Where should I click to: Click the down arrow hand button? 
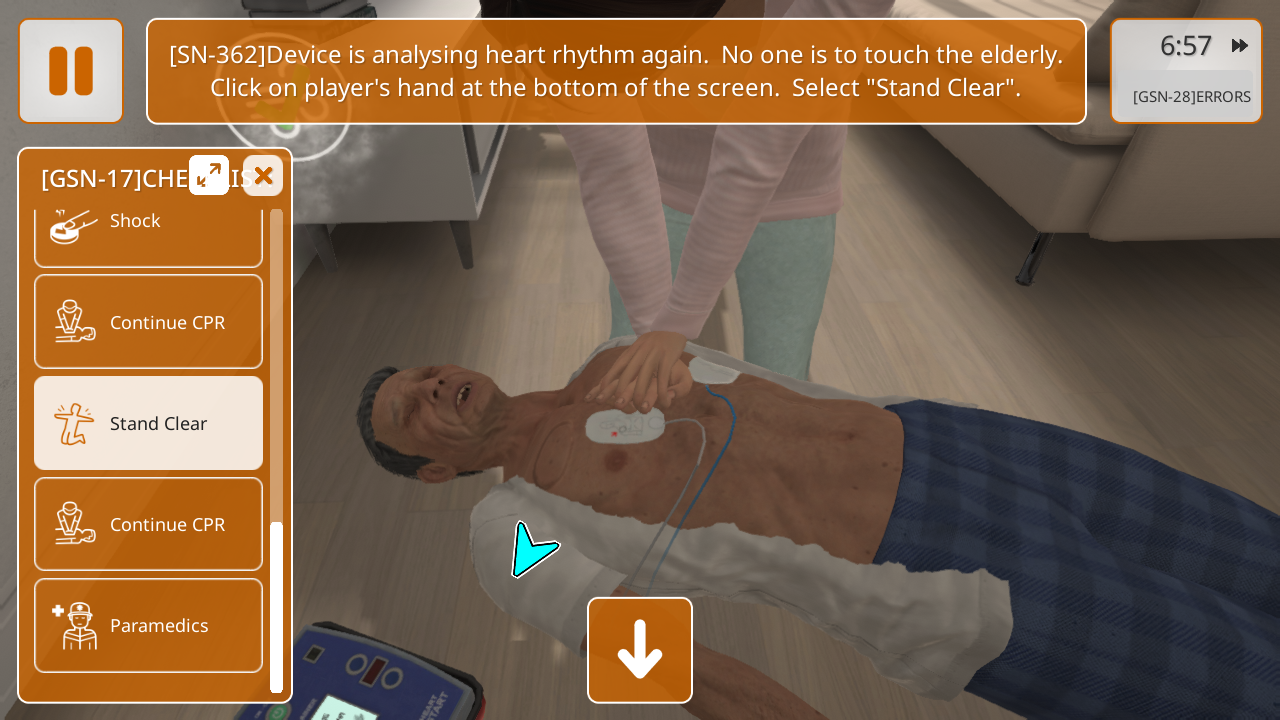click(640, 650)
